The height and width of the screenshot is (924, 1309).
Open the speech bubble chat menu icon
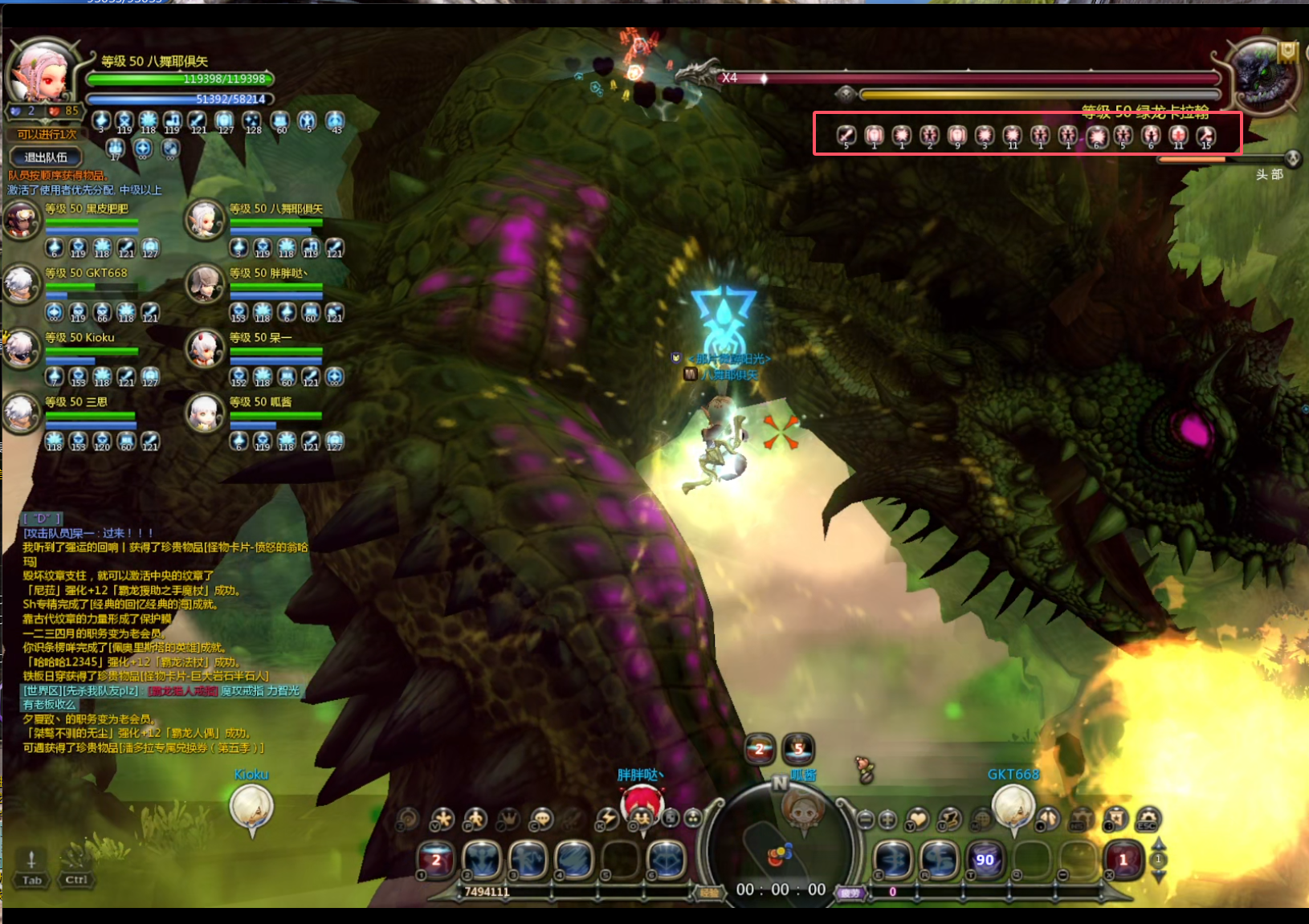click(x=542, y=819)
